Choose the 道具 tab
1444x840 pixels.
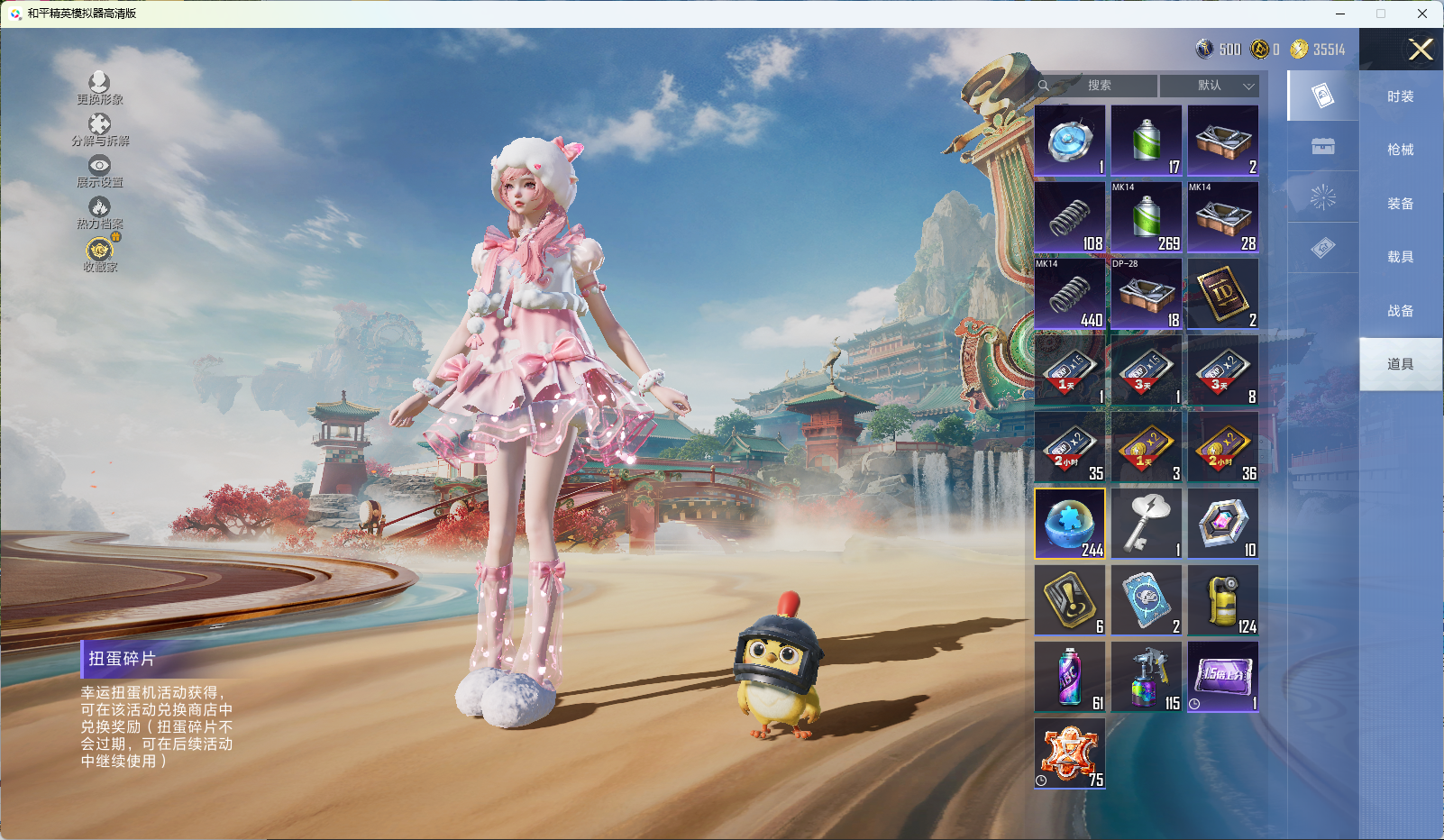click(1400, 364)
